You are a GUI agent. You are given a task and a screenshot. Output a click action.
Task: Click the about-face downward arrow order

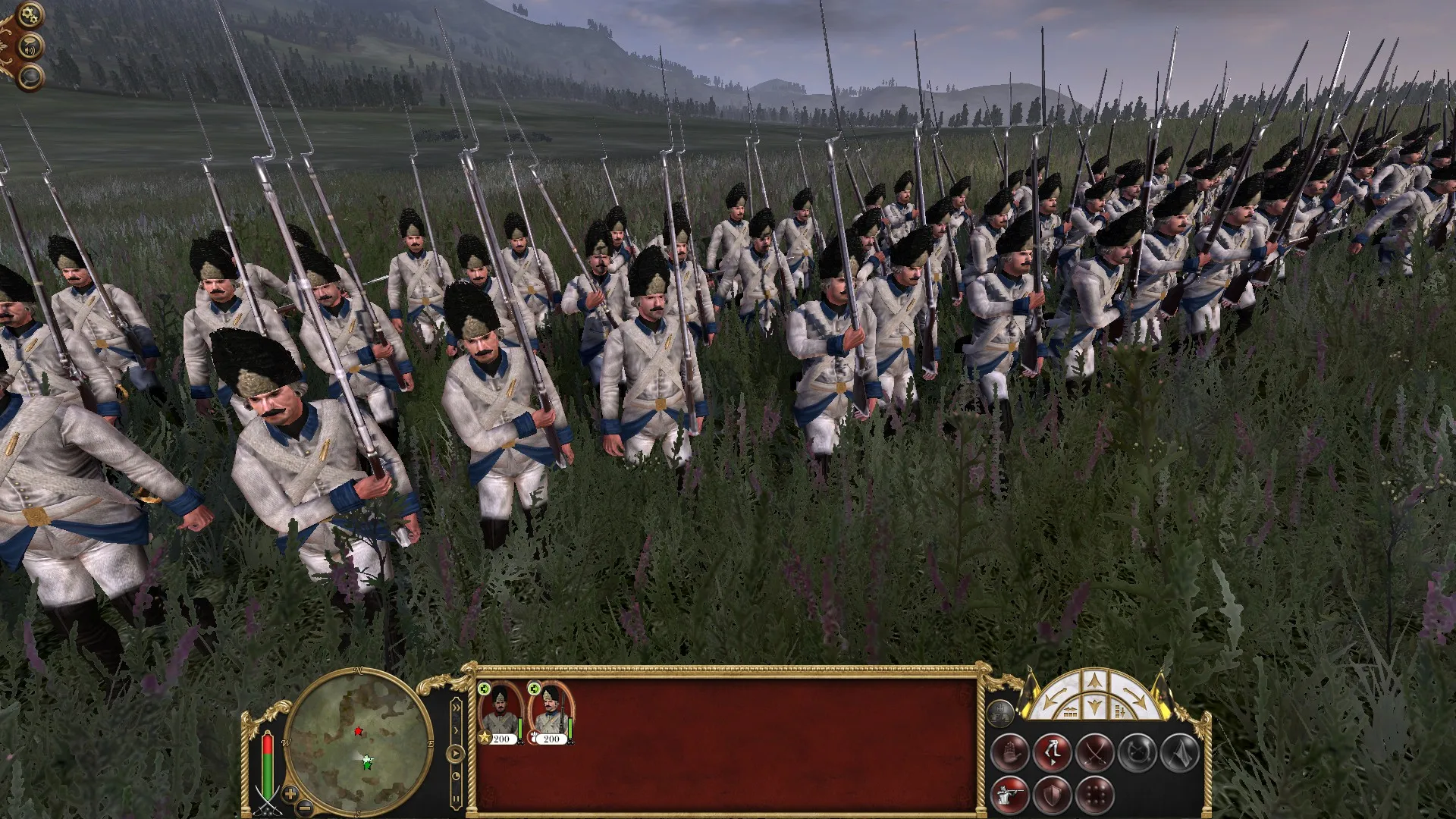click(x=1095, y=708)
